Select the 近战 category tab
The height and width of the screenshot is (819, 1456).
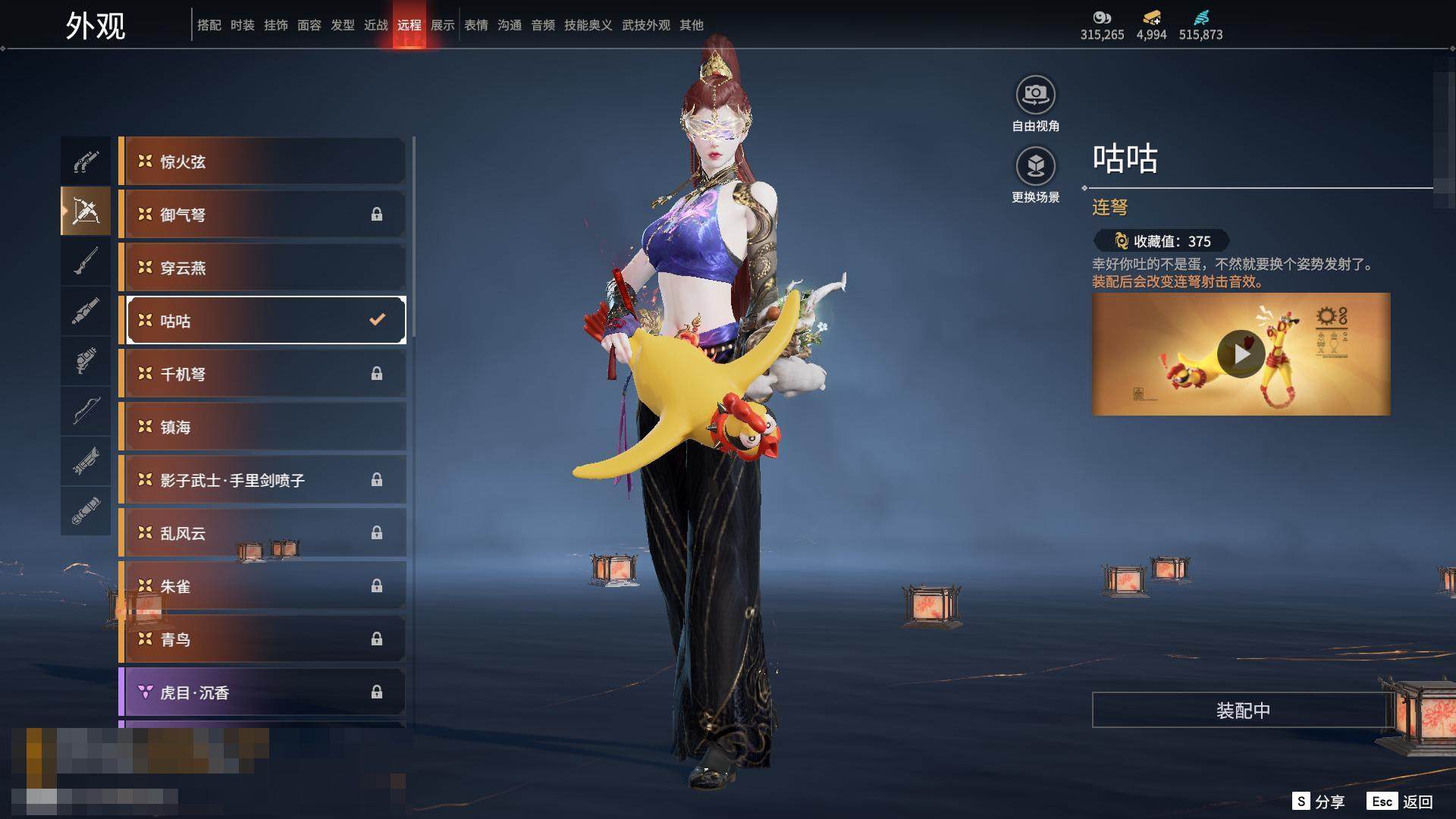pyautogui.click(x=376, y=25)
